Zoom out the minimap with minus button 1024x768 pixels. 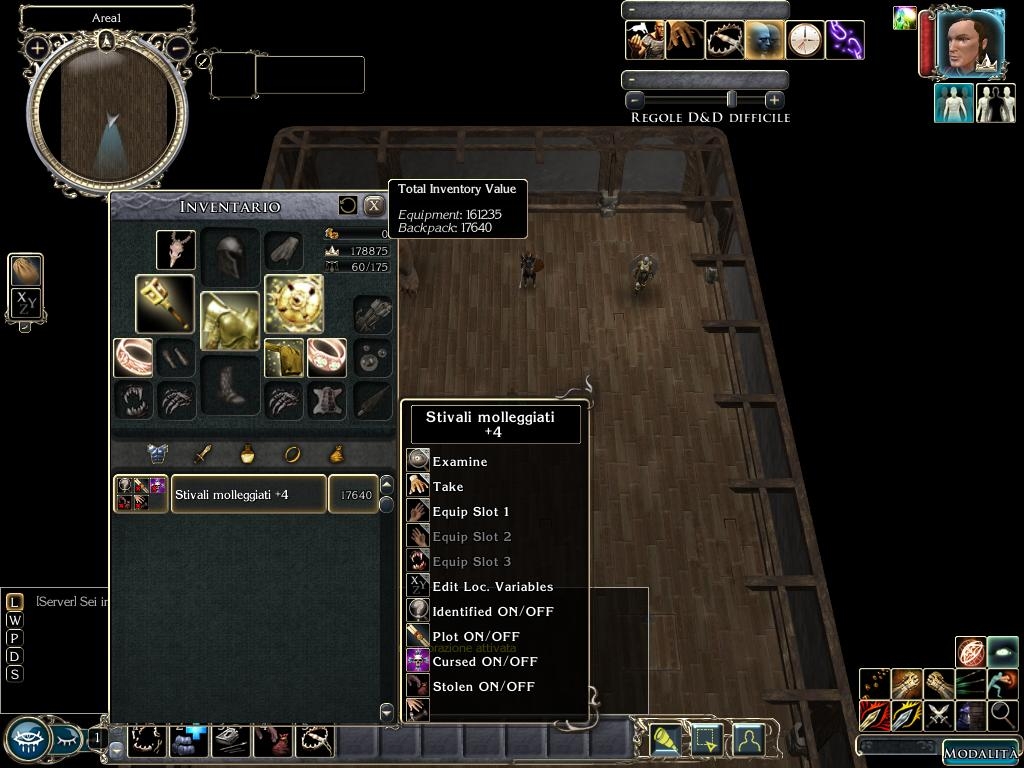click(x=177, y=47)
